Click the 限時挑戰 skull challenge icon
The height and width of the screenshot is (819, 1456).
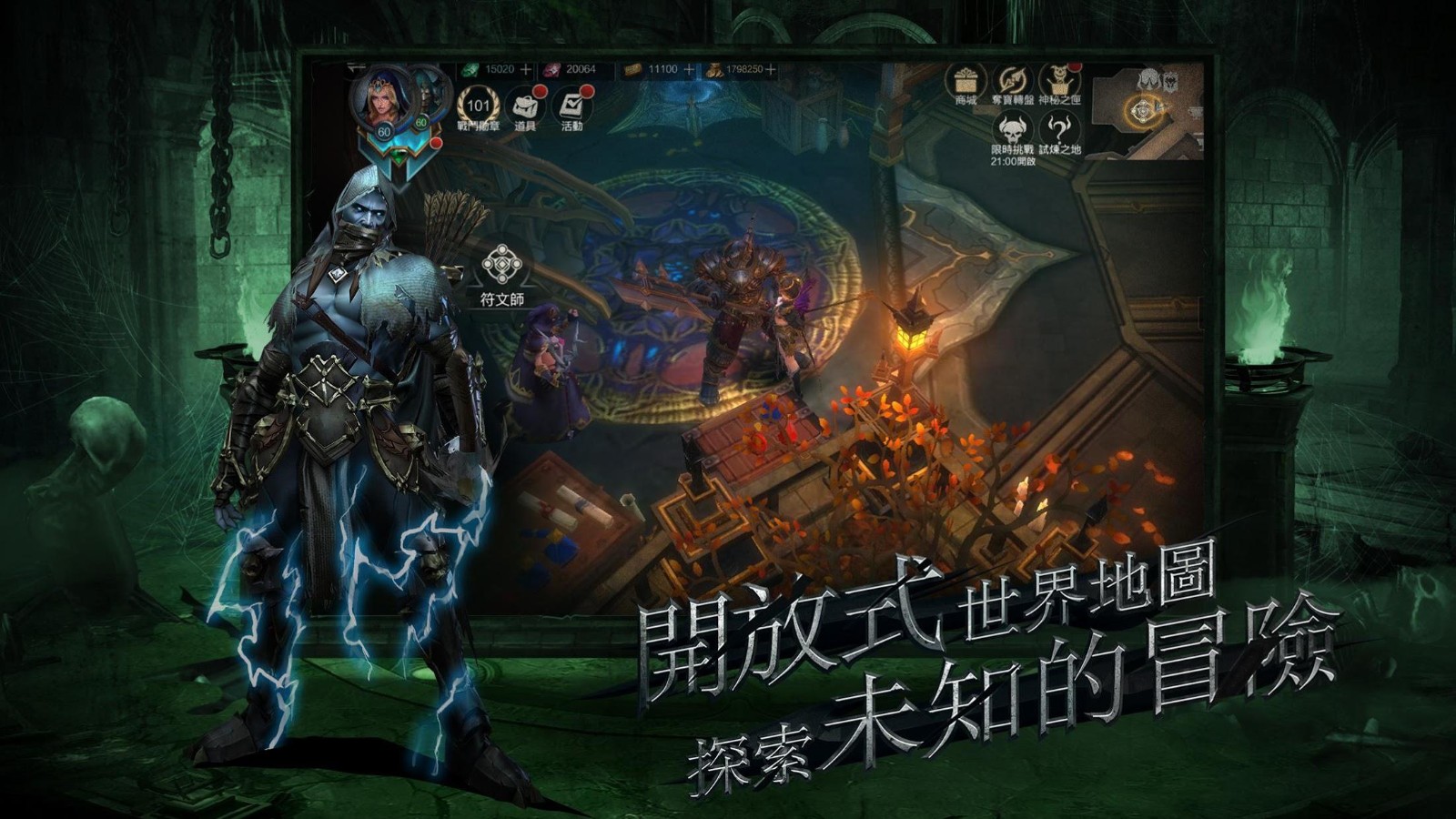(1012, 130)
